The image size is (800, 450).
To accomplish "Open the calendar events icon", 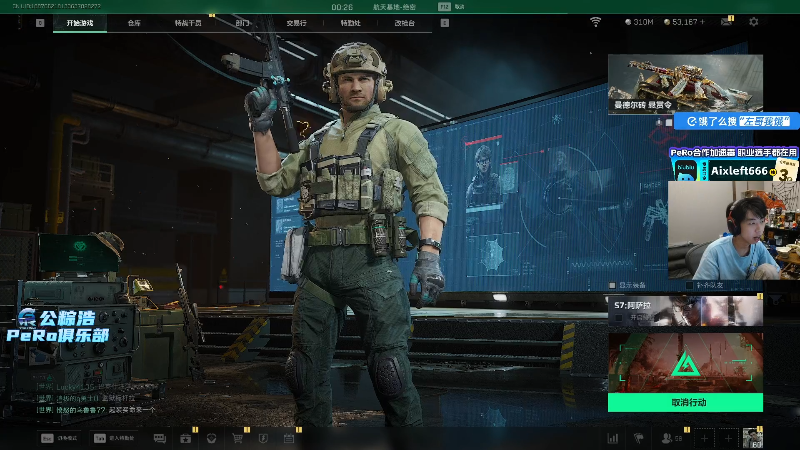I will [289, 438].
